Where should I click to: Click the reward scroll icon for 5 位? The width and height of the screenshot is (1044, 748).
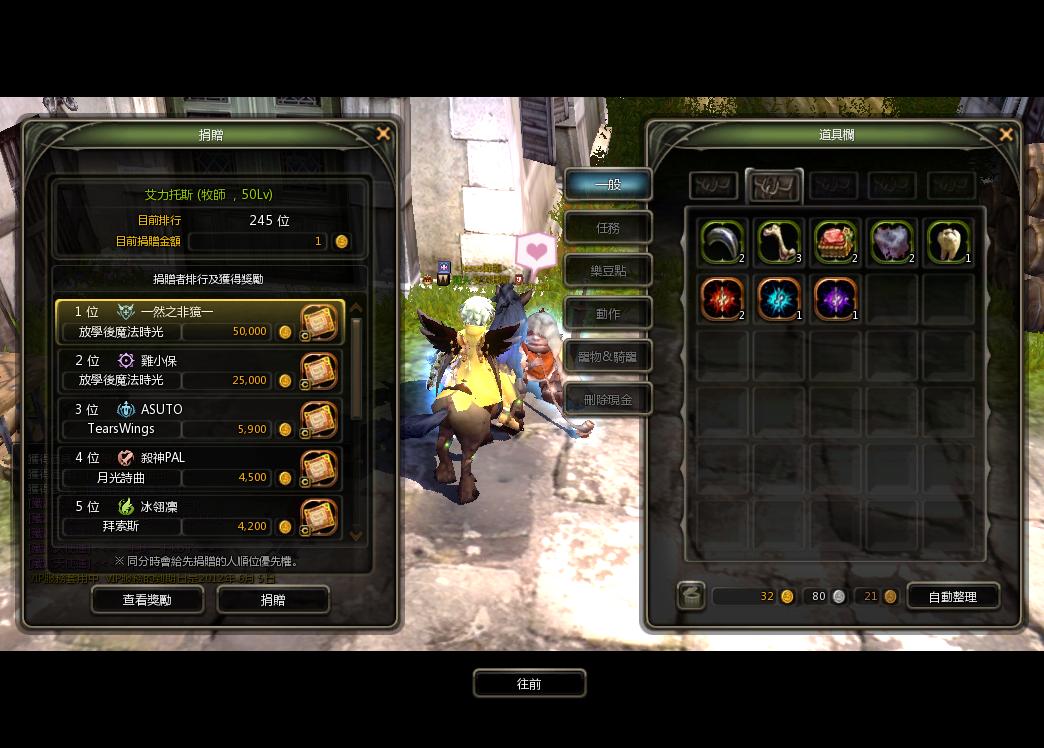pos(319,517)
